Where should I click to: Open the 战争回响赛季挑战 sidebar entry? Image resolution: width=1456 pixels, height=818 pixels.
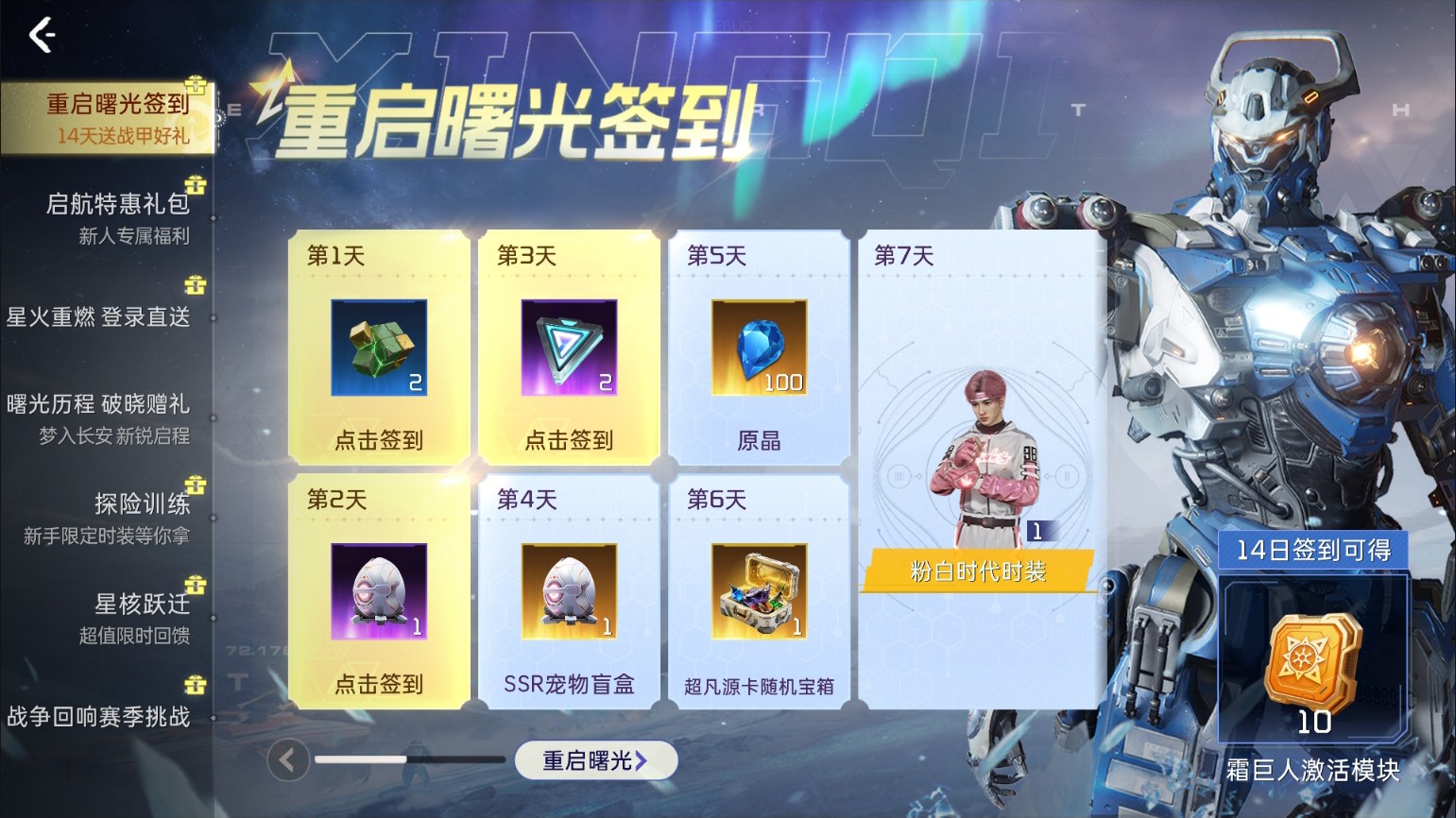107,717
